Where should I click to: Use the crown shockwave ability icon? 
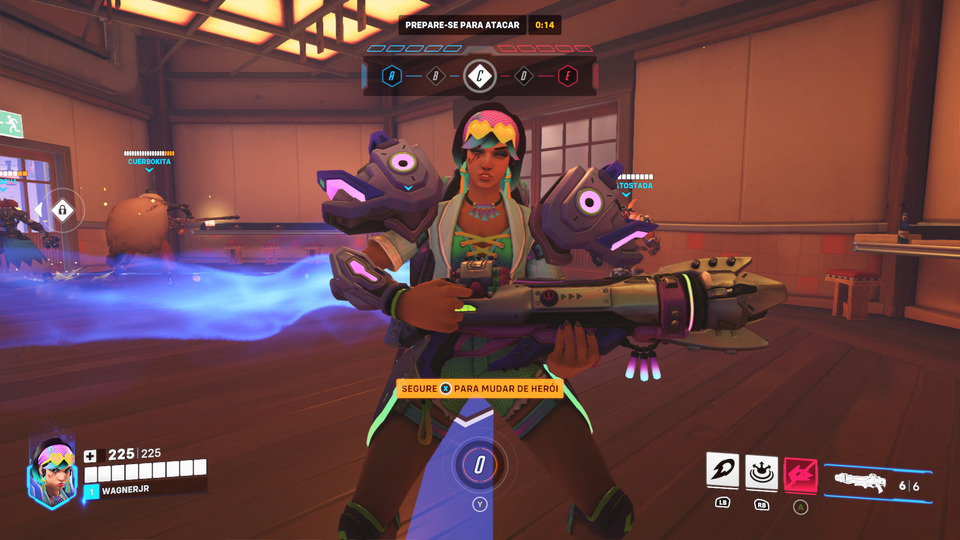[x=761, y=470]
